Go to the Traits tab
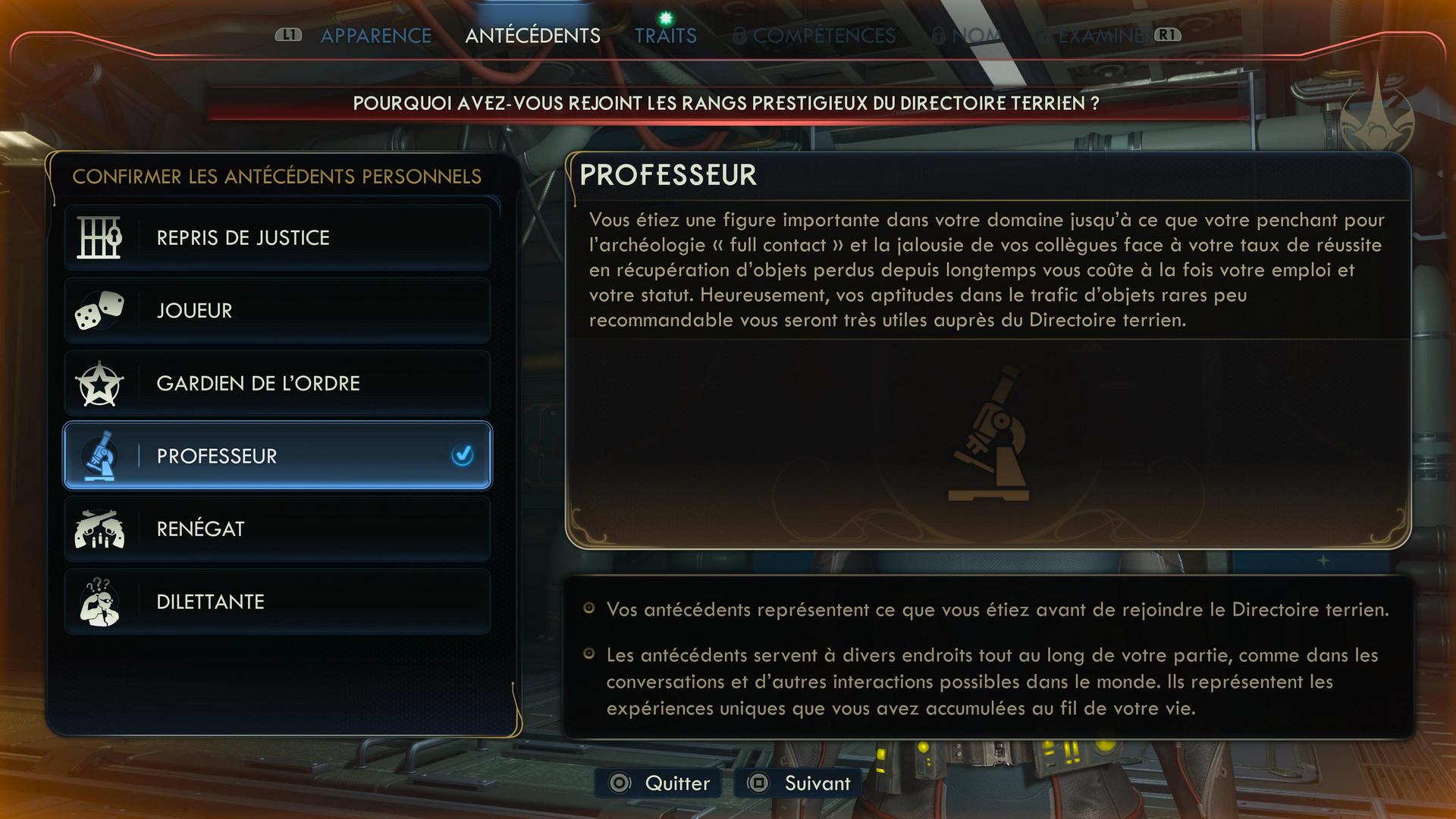The width and height of the screenshot is (1456, 819). (665, 36)
